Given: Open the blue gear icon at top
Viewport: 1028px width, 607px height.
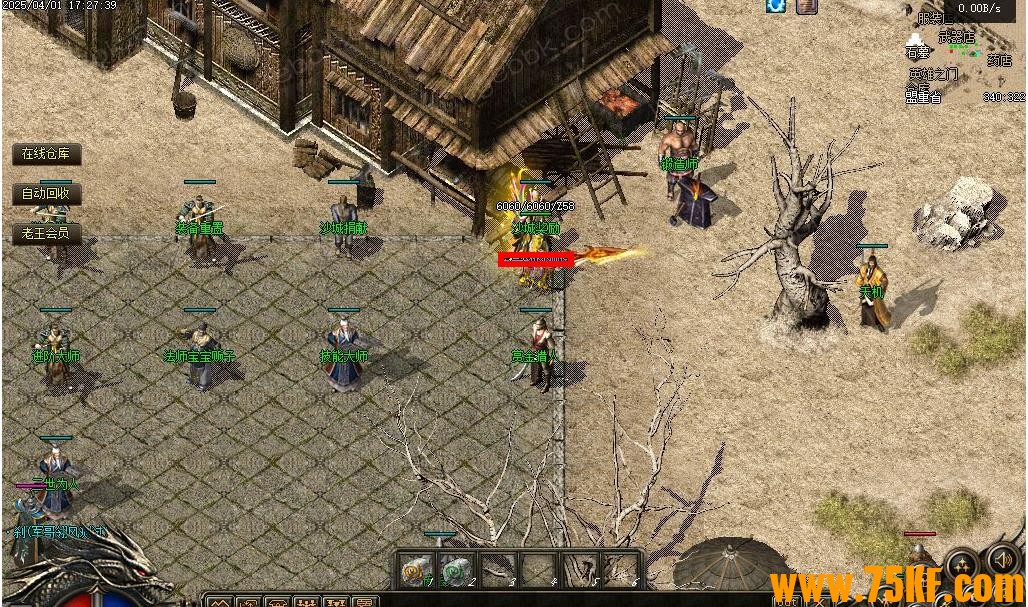Looking at the screenshot, I should (x=776, y=6).
